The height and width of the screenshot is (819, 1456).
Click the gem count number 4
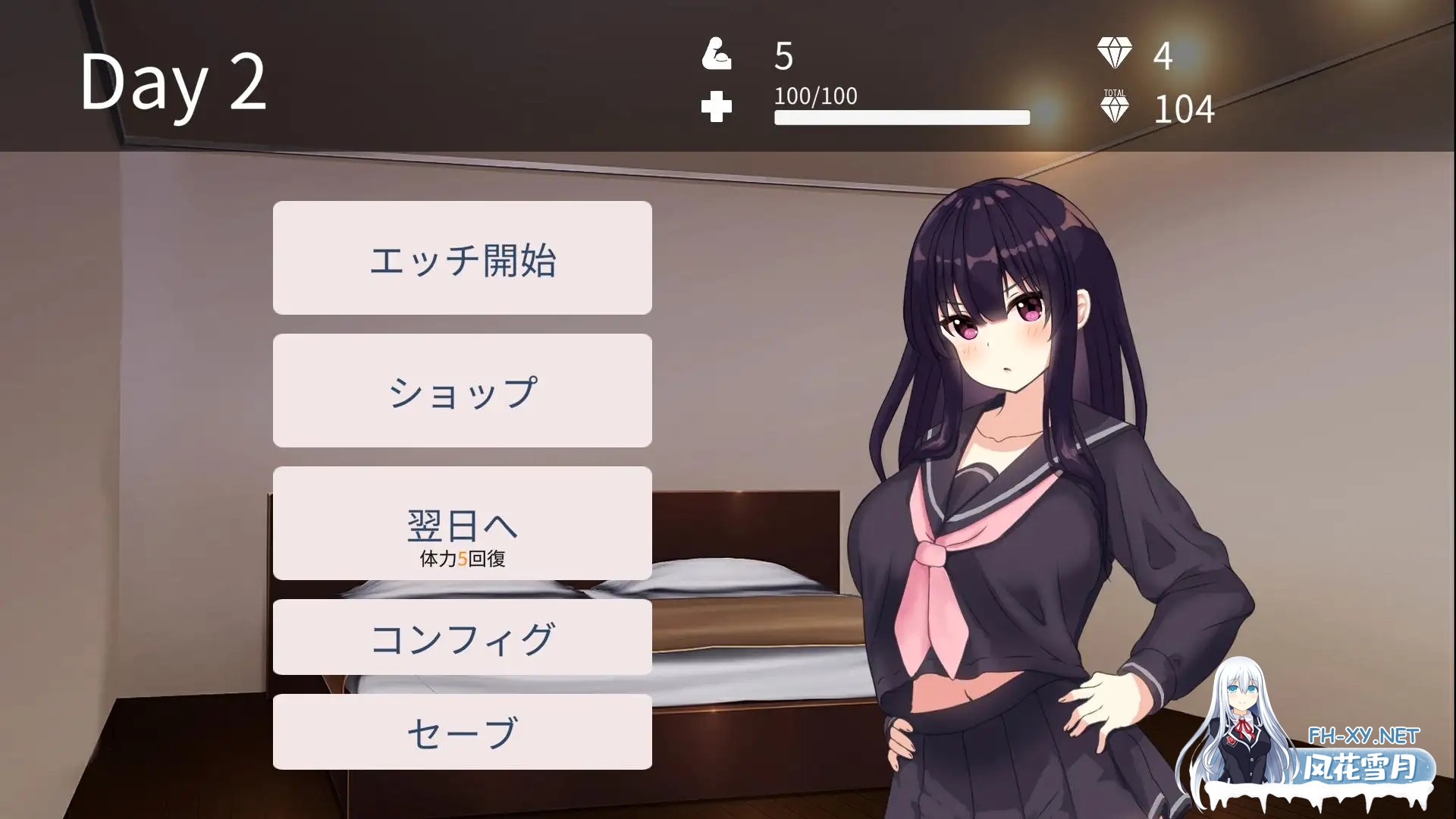click(1164, 55)
